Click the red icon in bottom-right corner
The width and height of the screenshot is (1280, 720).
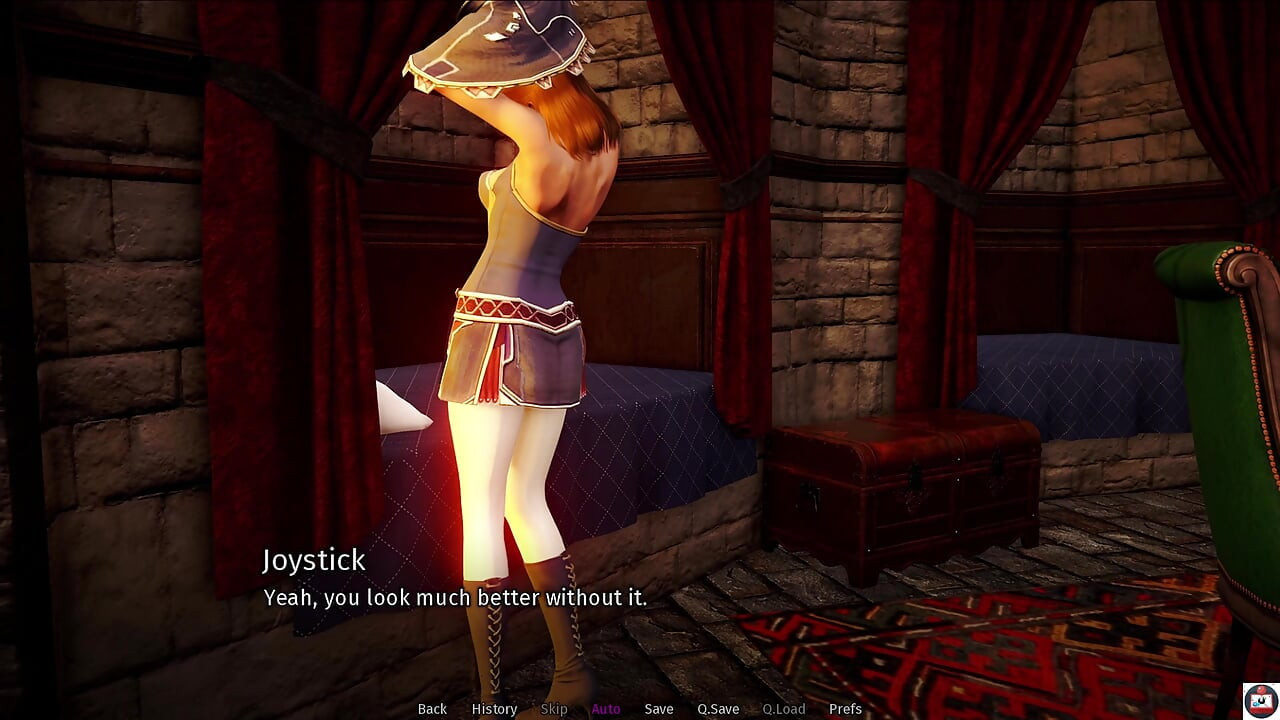pyautogui.click(x=1258, y=698)
